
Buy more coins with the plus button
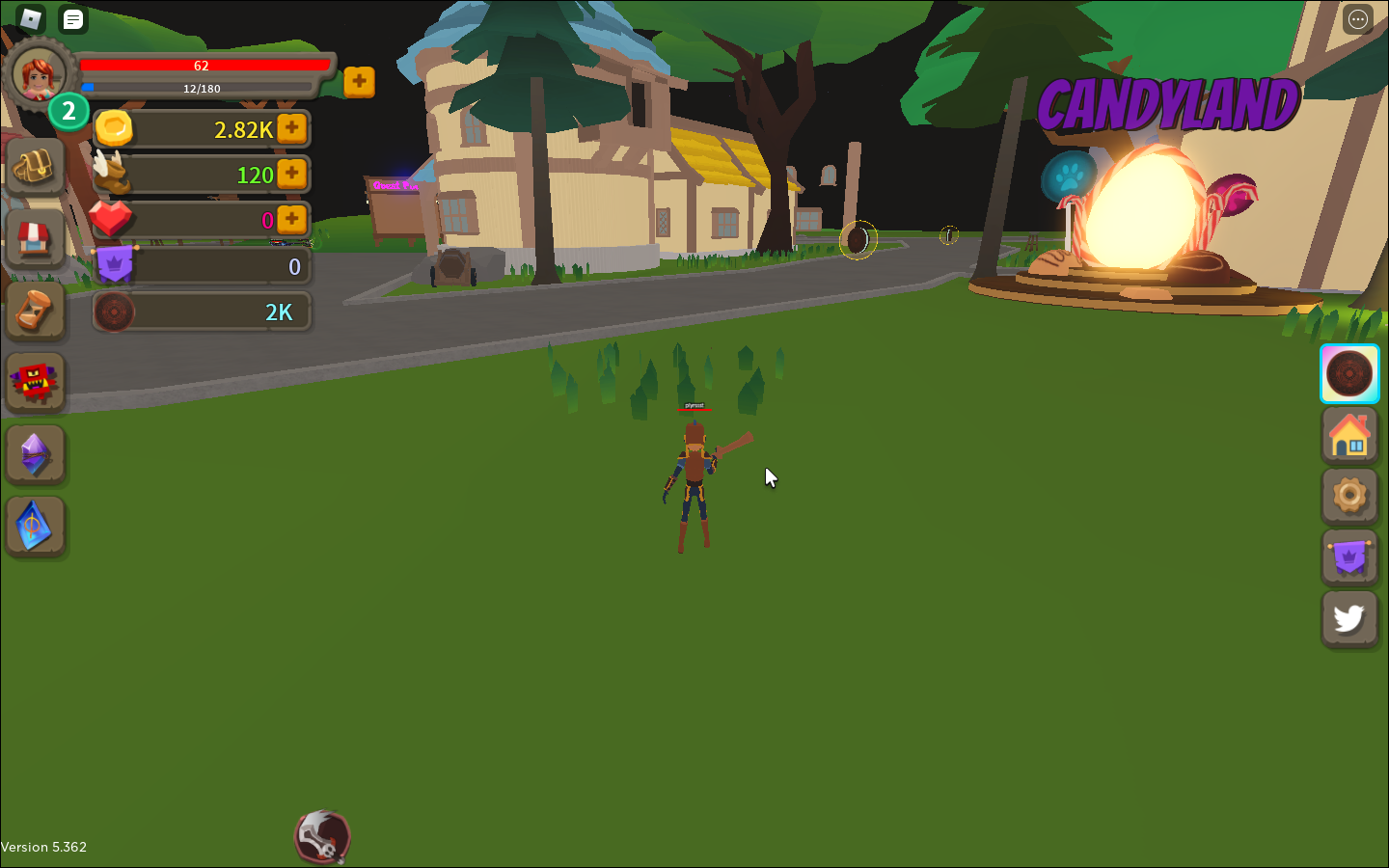point(291,128)
